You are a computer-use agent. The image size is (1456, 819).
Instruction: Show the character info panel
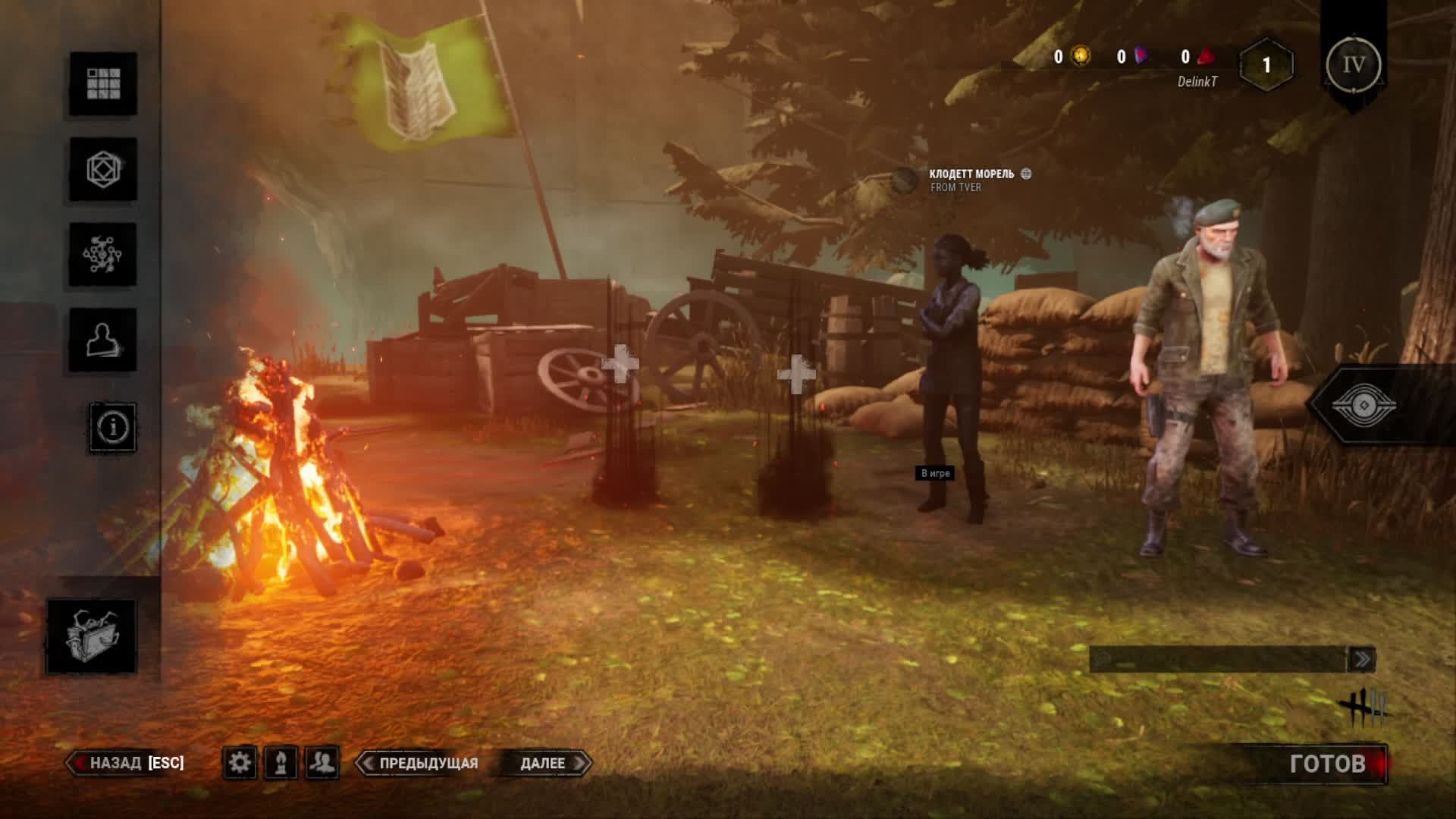pos(113,428)
